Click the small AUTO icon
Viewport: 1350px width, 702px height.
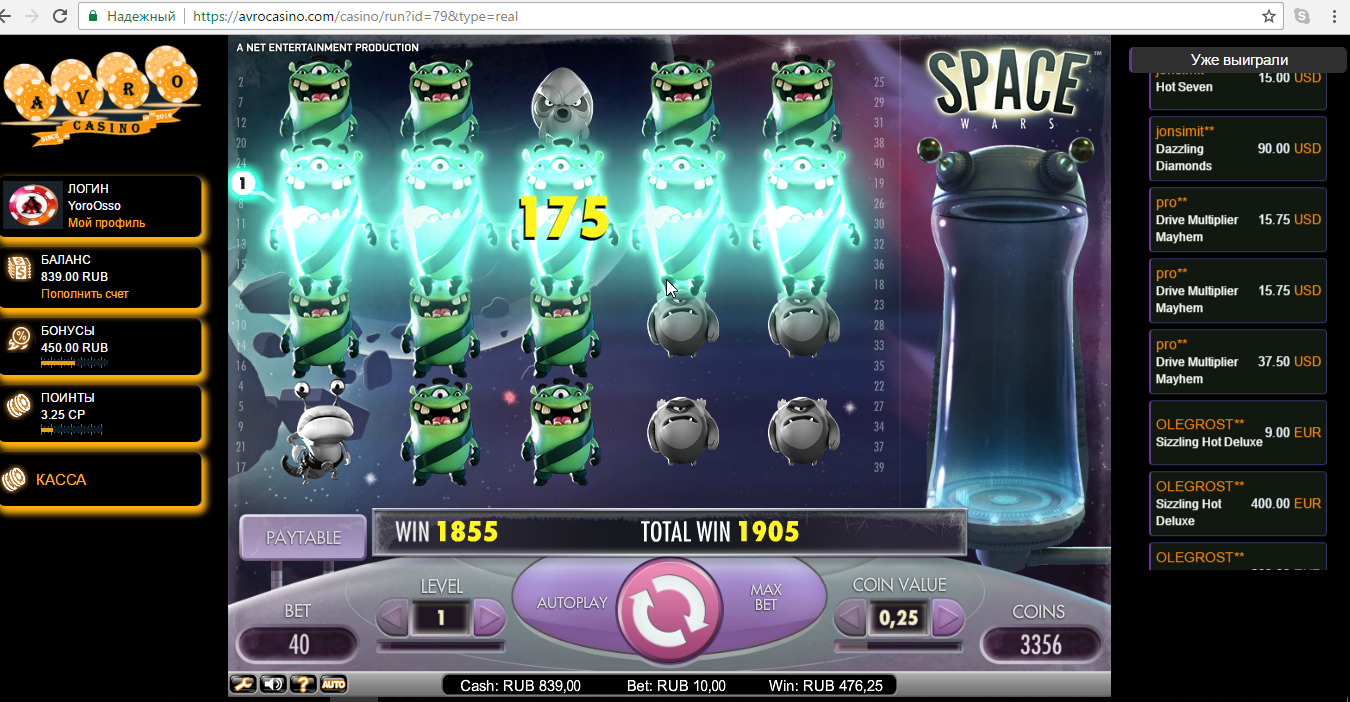333,684
